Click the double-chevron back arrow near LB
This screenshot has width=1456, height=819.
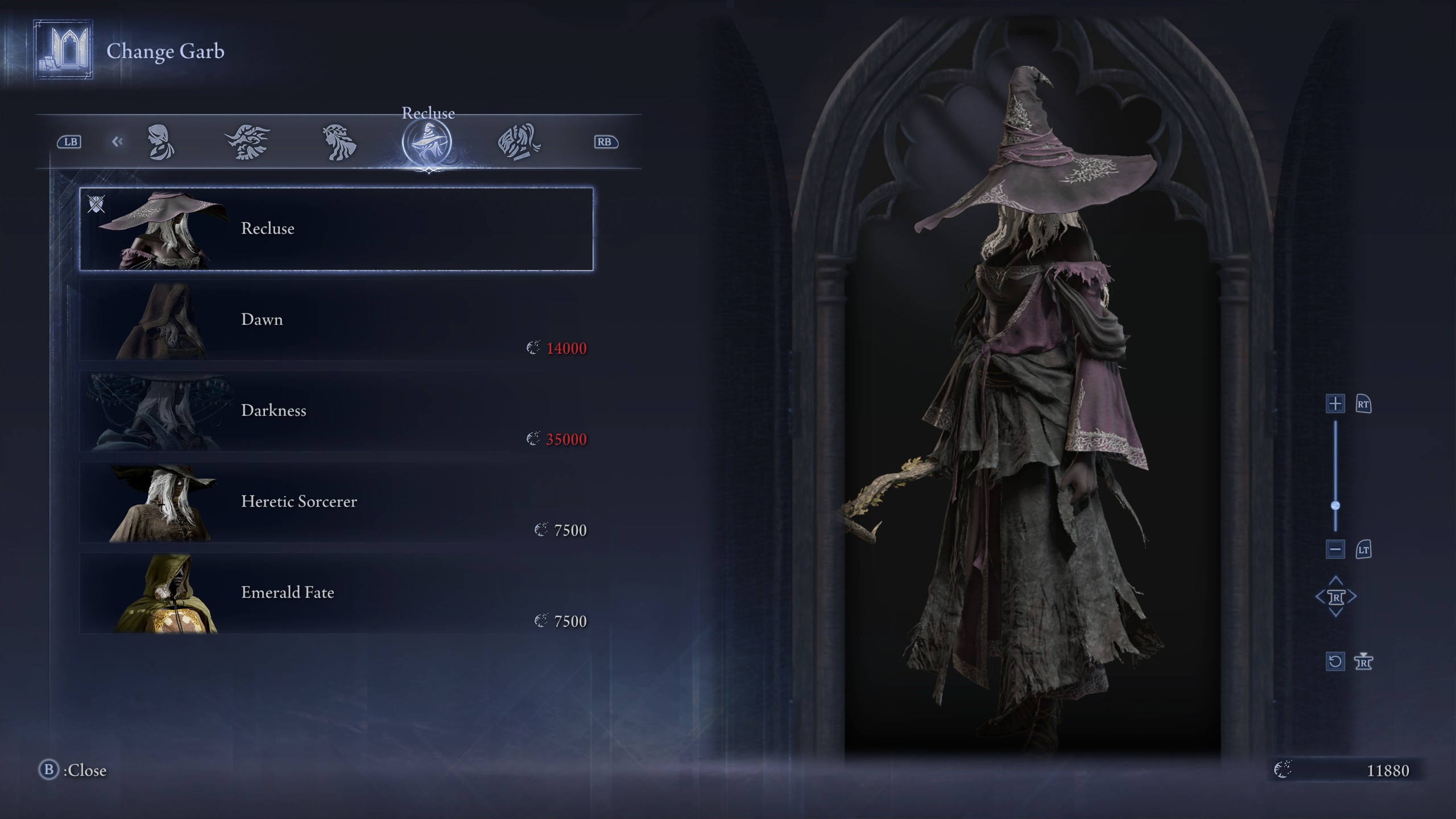coord(118,142)
